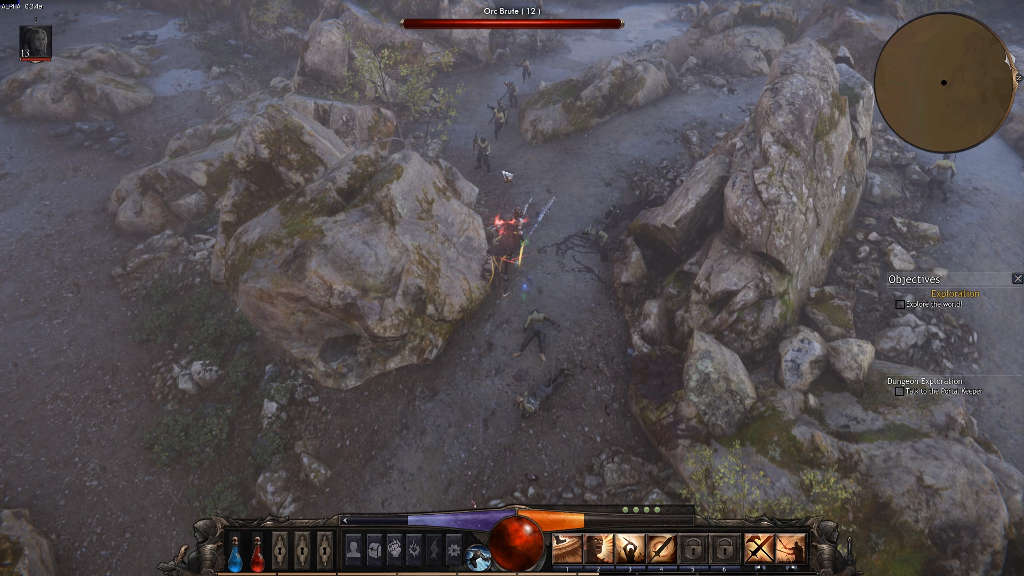1024x576 pixels.
Task: Use the red health potion
Action: (x=257, y=552)
